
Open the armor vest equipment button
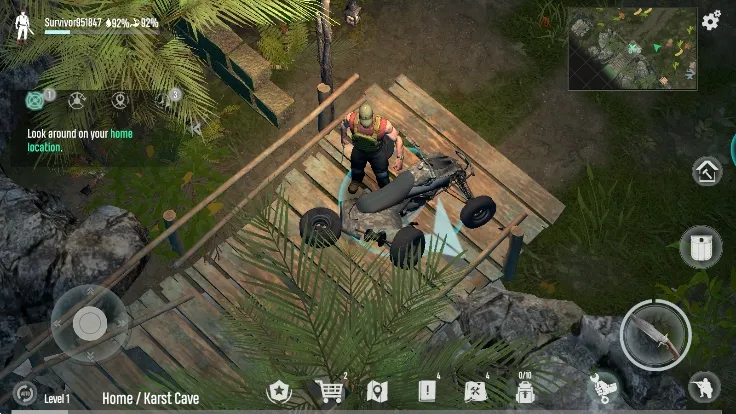[x=700, y=247]
